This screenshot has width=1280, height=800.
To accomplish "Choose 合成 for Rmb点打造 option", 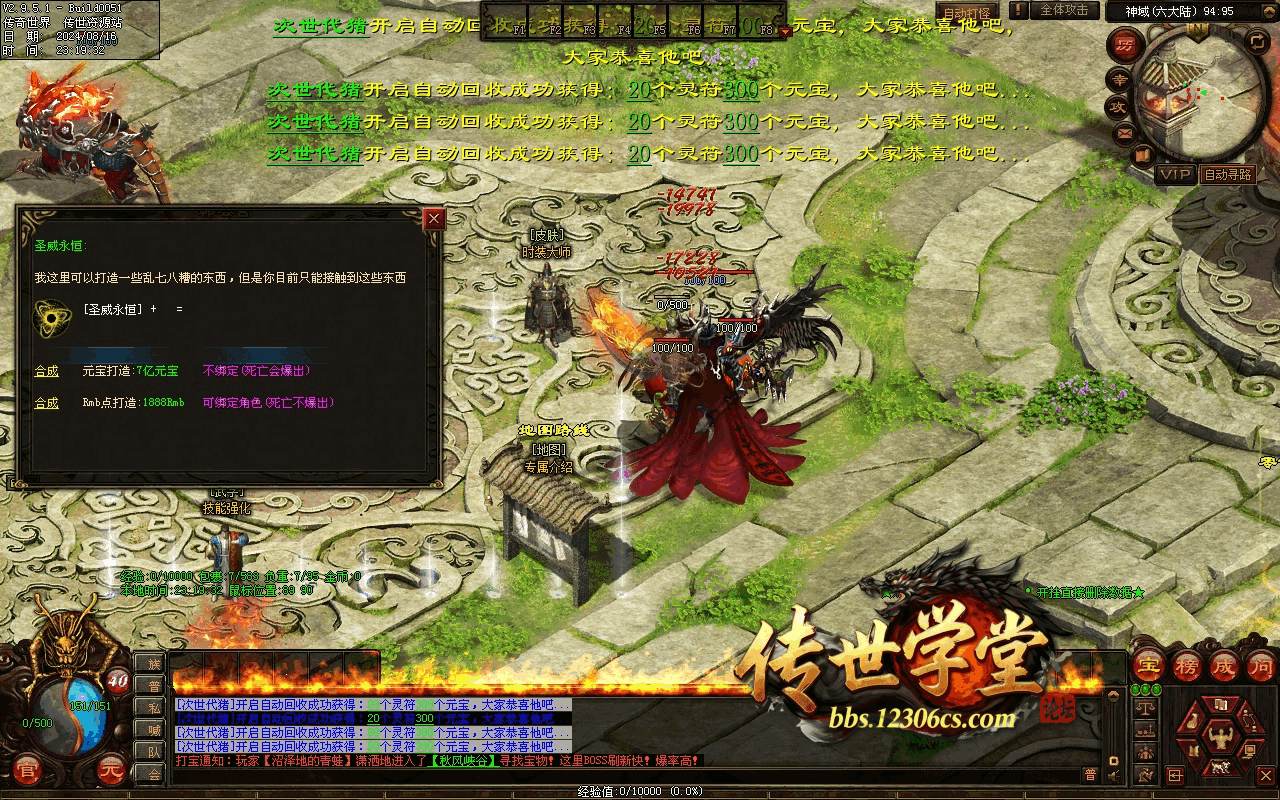I will pos(47,403).
